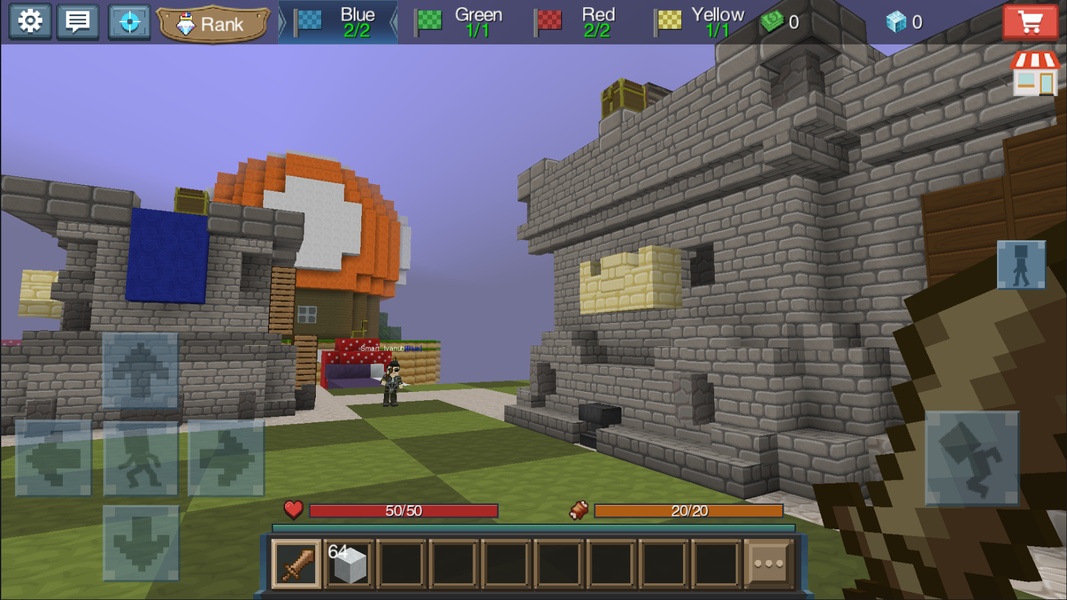Image resolution: width=1067 pixels, height=600 pixels.
Task: Toggle the character perspective view button
Action: [1021, 264]
